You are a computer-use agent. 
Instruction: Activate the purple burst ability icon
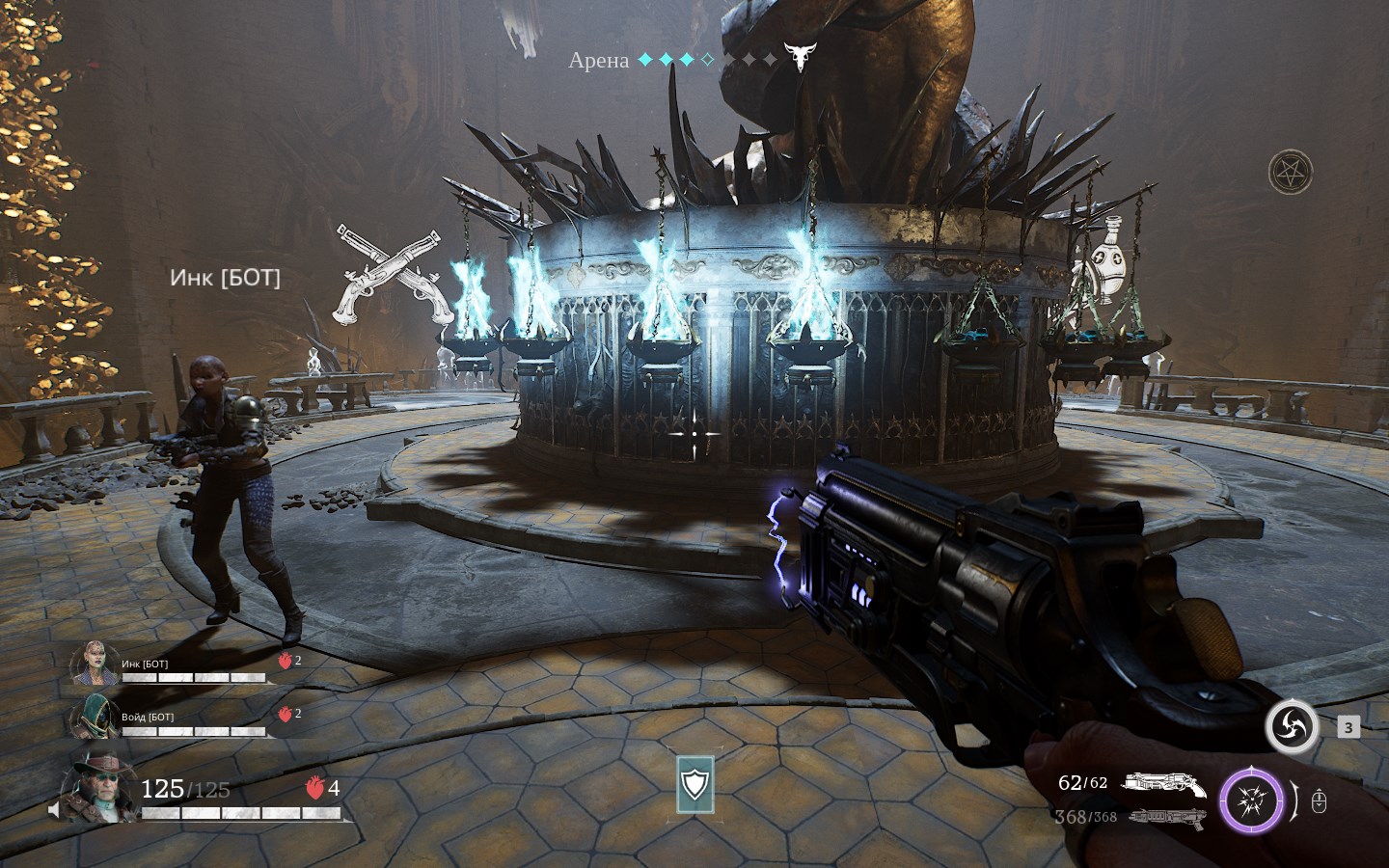[x=1251, y=801]
